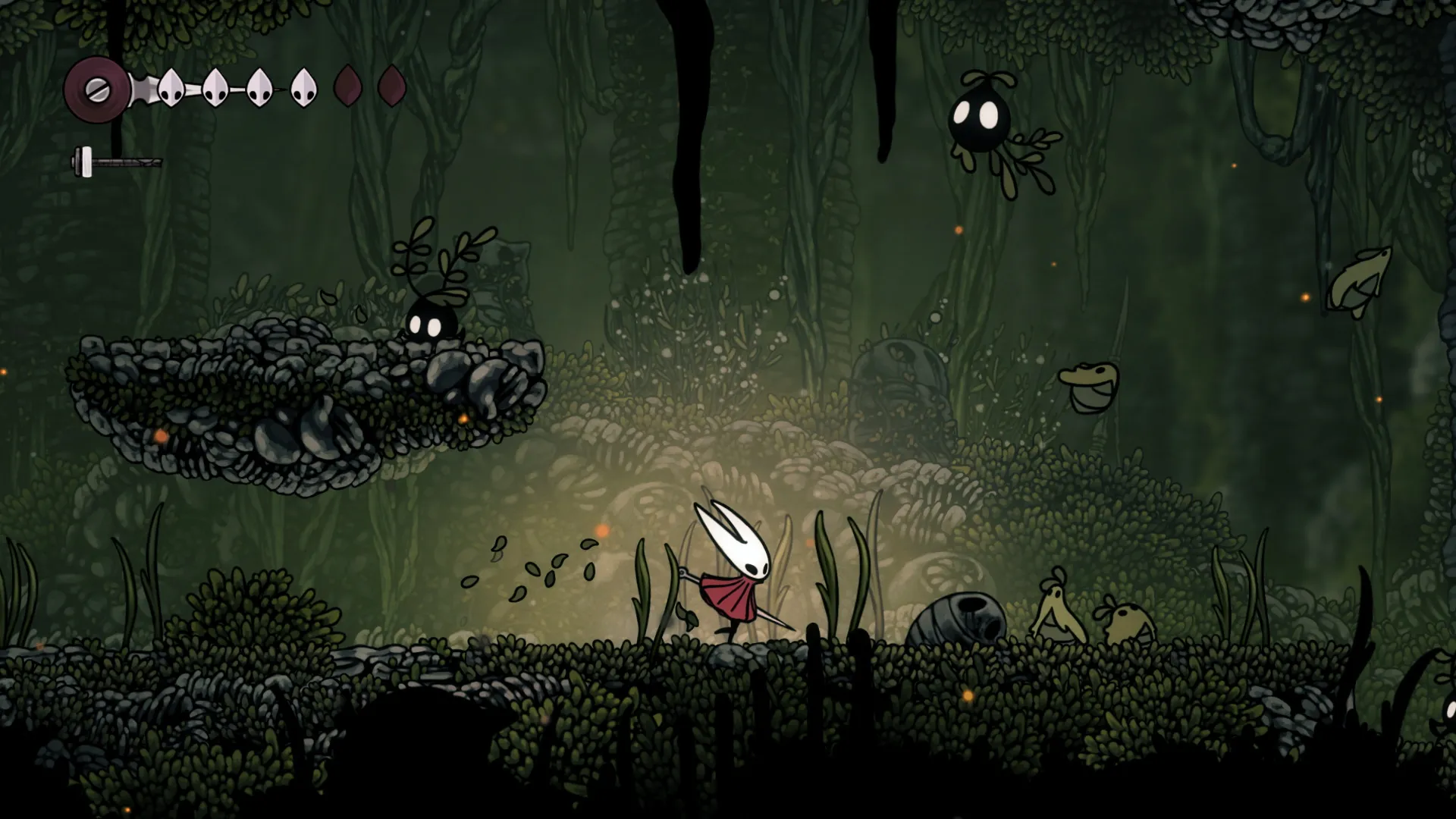
Task: Click the hanging black vine at the top
Action: tap(690, 121)
